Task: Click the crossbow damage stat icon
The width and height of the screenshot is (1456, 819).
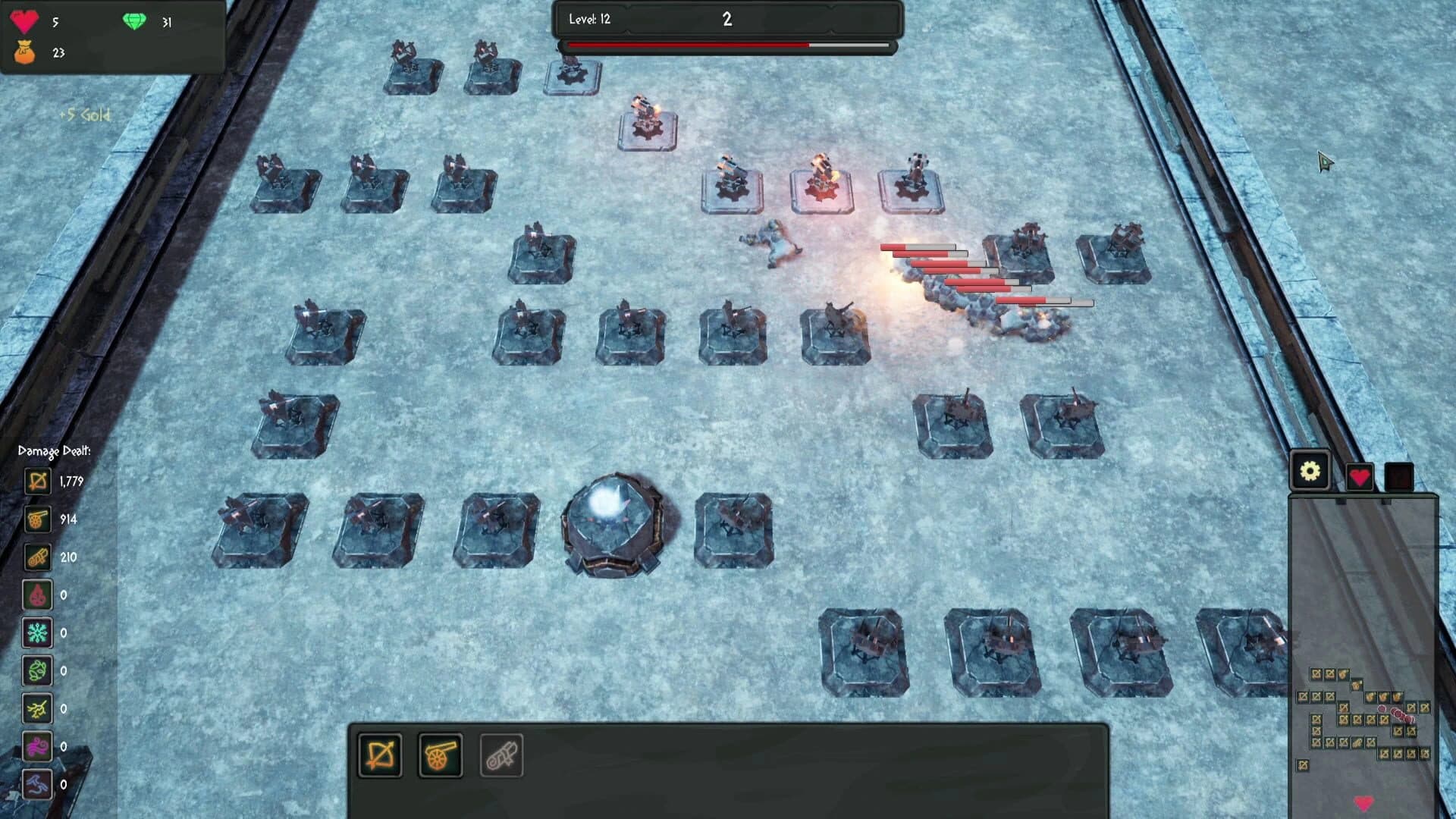Action: (x=36, y=482)
